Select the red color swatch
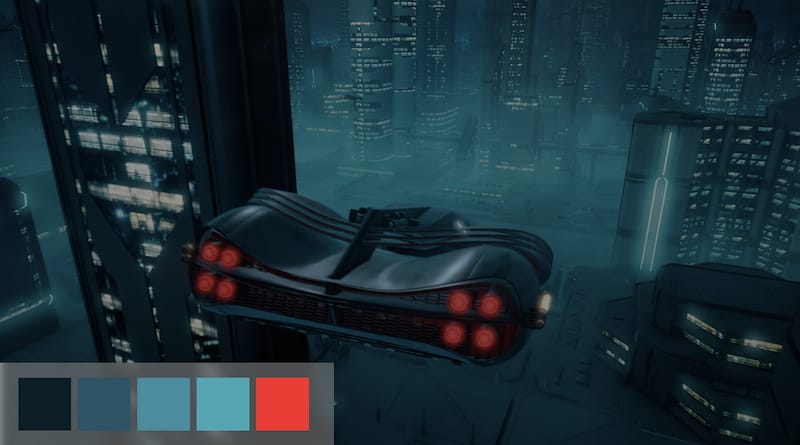This screenshot has height=445, width=800. pyautogui.click(x=282, y=403)
